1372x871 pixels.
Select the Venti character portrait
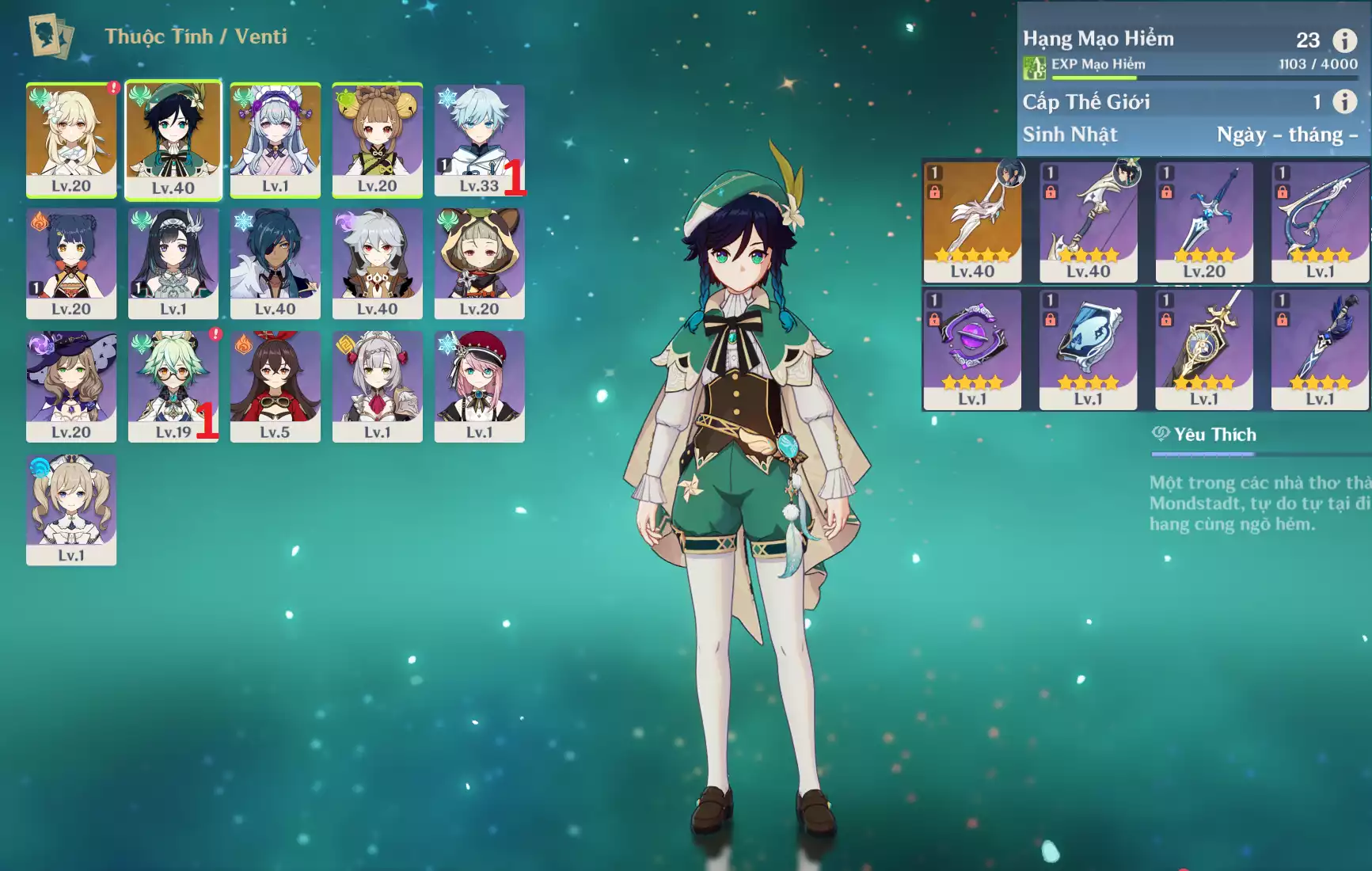[173, 140]
